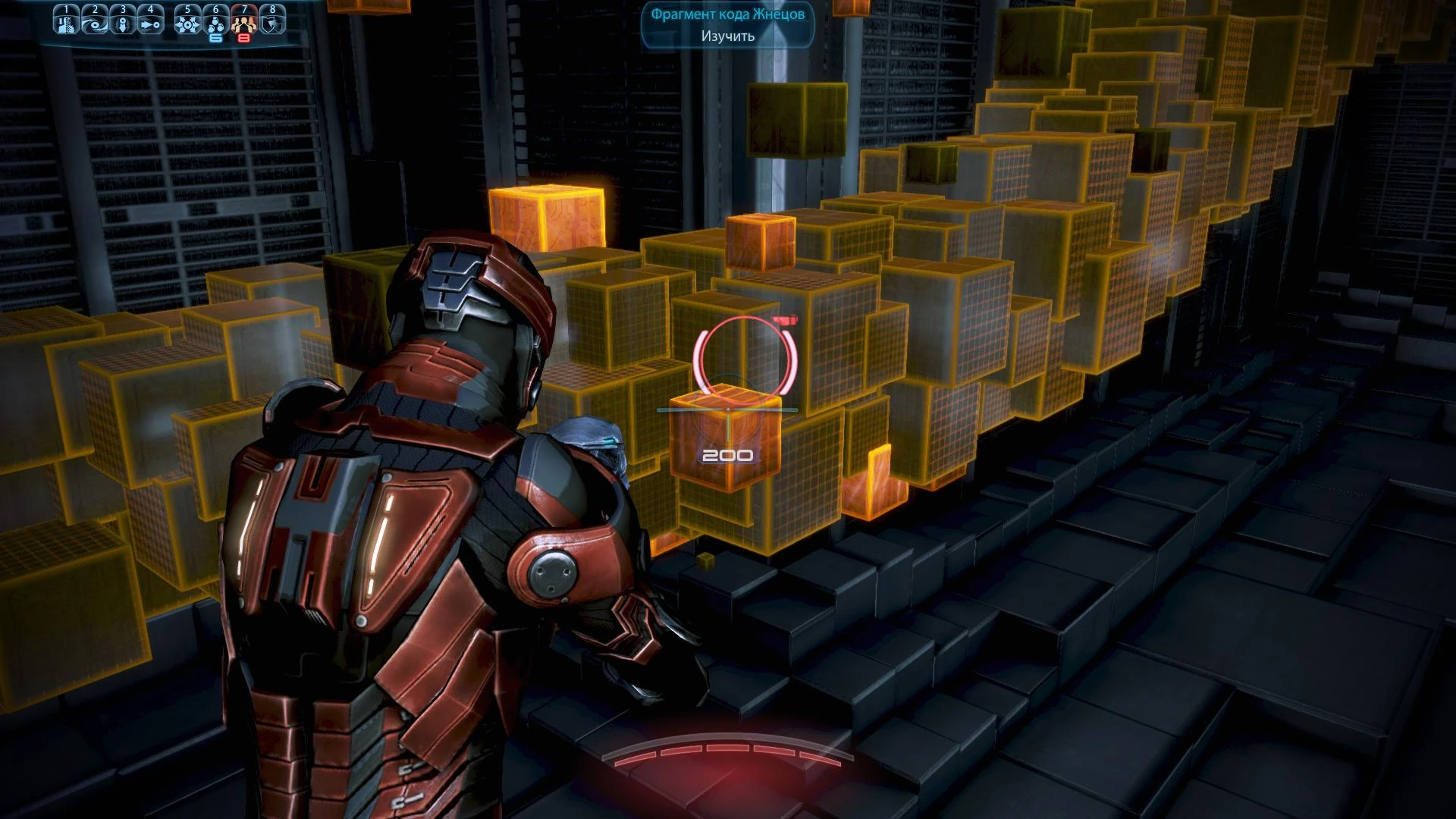This screenshot has width=1456, height=819.
Task: Click the grenade indicator beside the reticle
Action: [x=786, y=322]
